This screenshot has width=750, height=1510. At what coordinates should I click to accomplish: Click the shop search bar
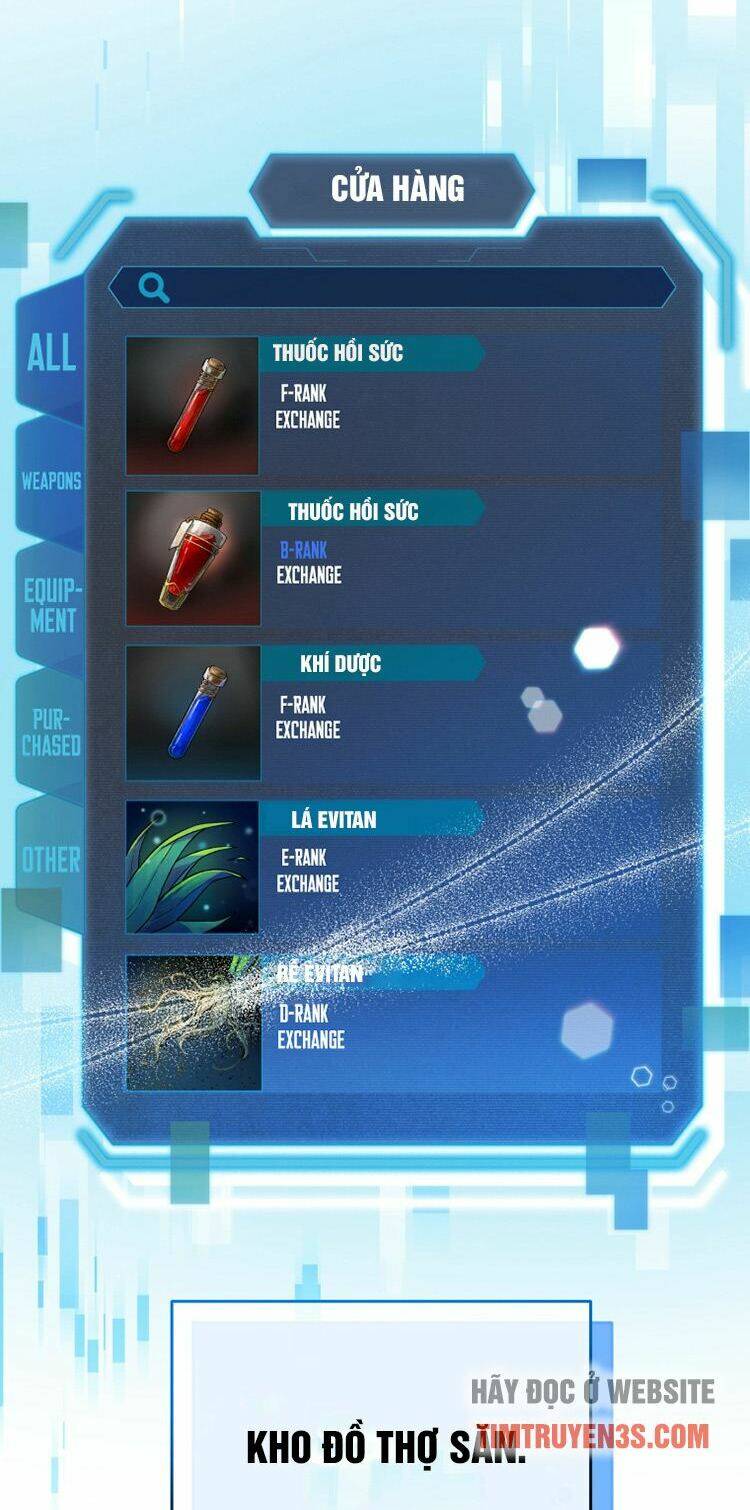point(410,288)
